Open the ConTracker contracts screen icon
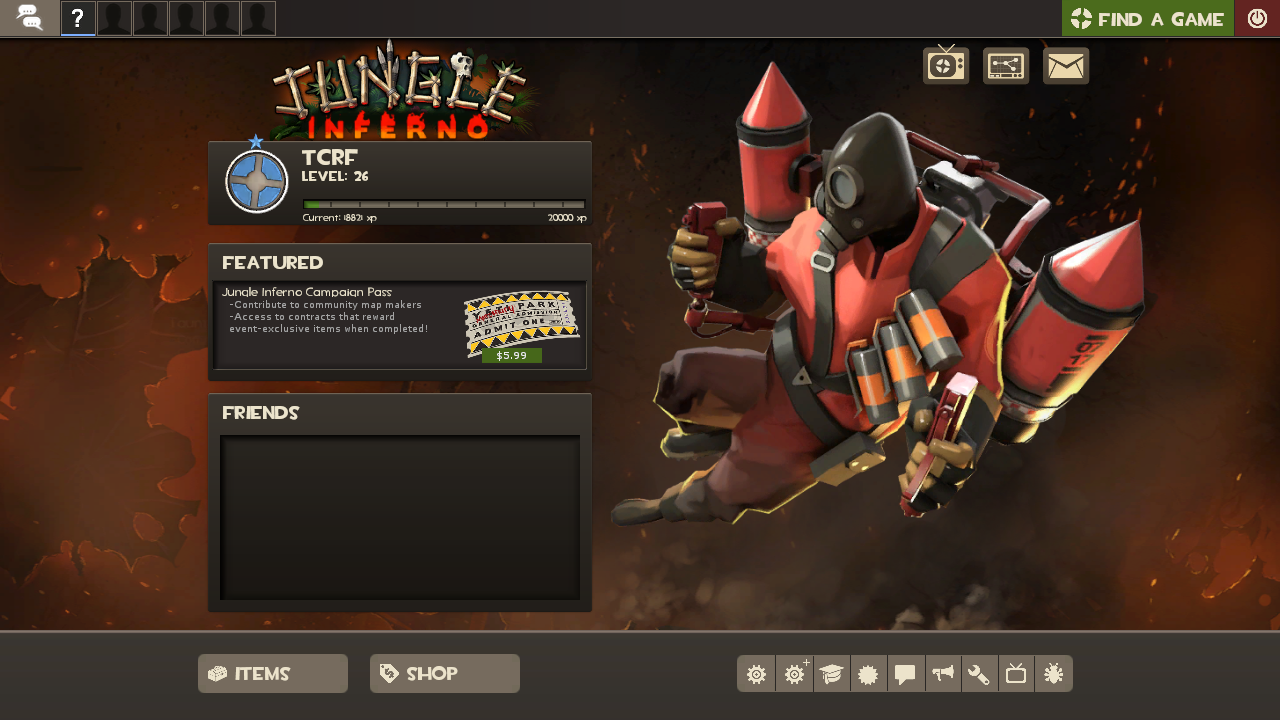The width and height of the screenshot is (1280, 720). (x=1006, y=66)
